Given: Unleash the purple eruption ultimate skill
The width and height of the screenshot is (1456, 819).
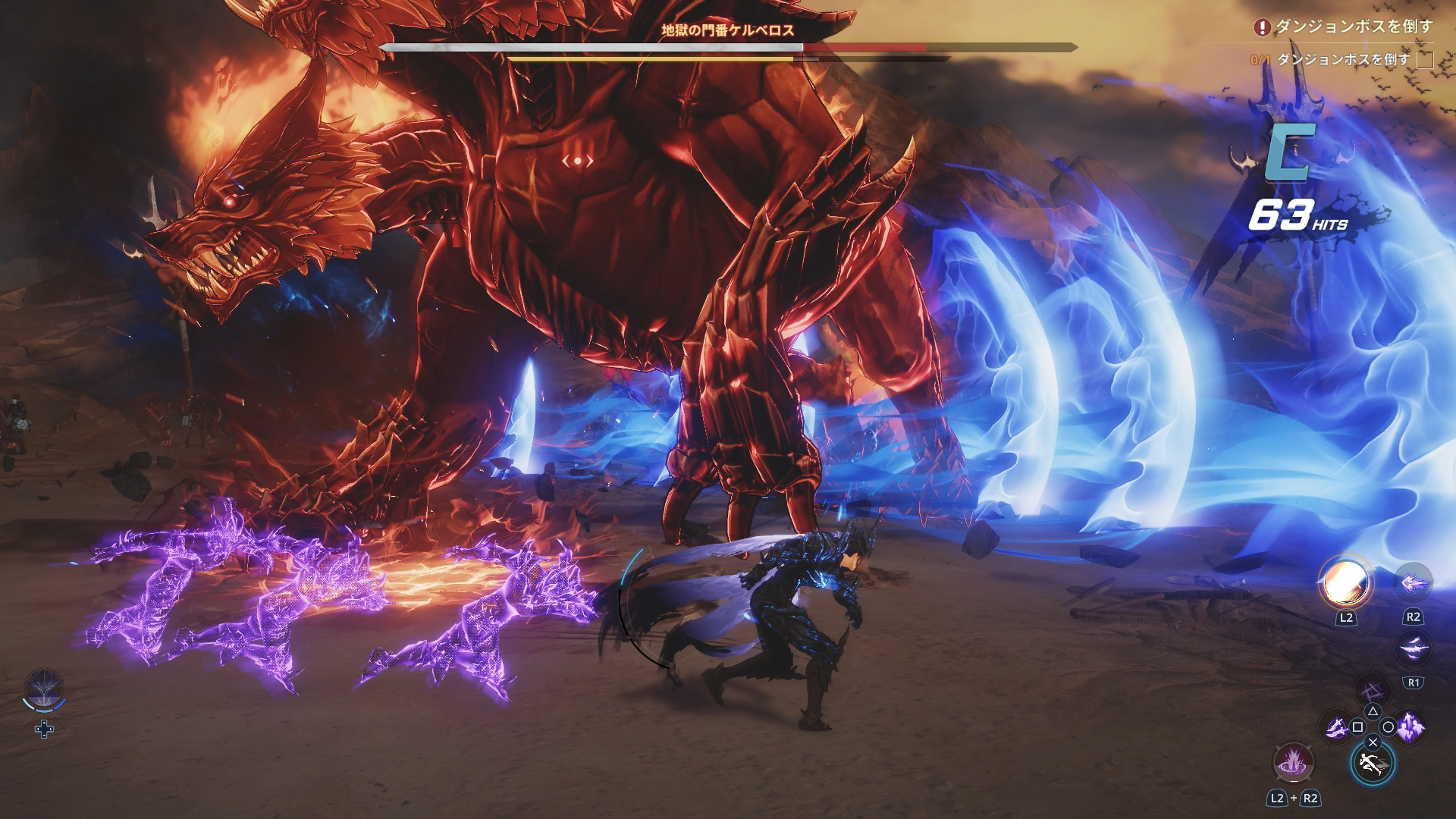Looking at the screenshot, I should (x=1292, y=763).
